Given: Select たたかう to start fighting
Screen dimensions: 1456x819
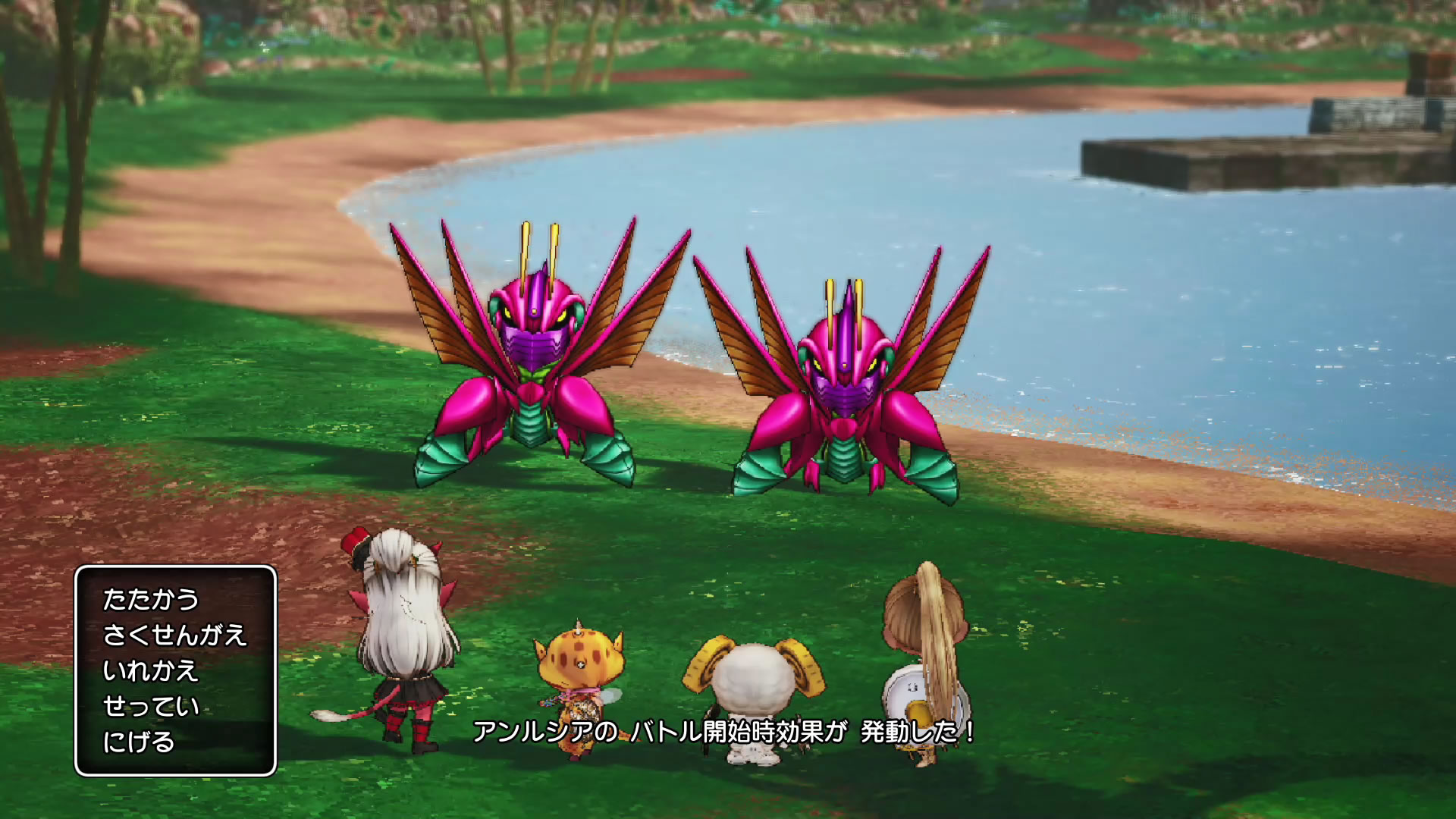Looking at the screenshot, I should [150, 599].
